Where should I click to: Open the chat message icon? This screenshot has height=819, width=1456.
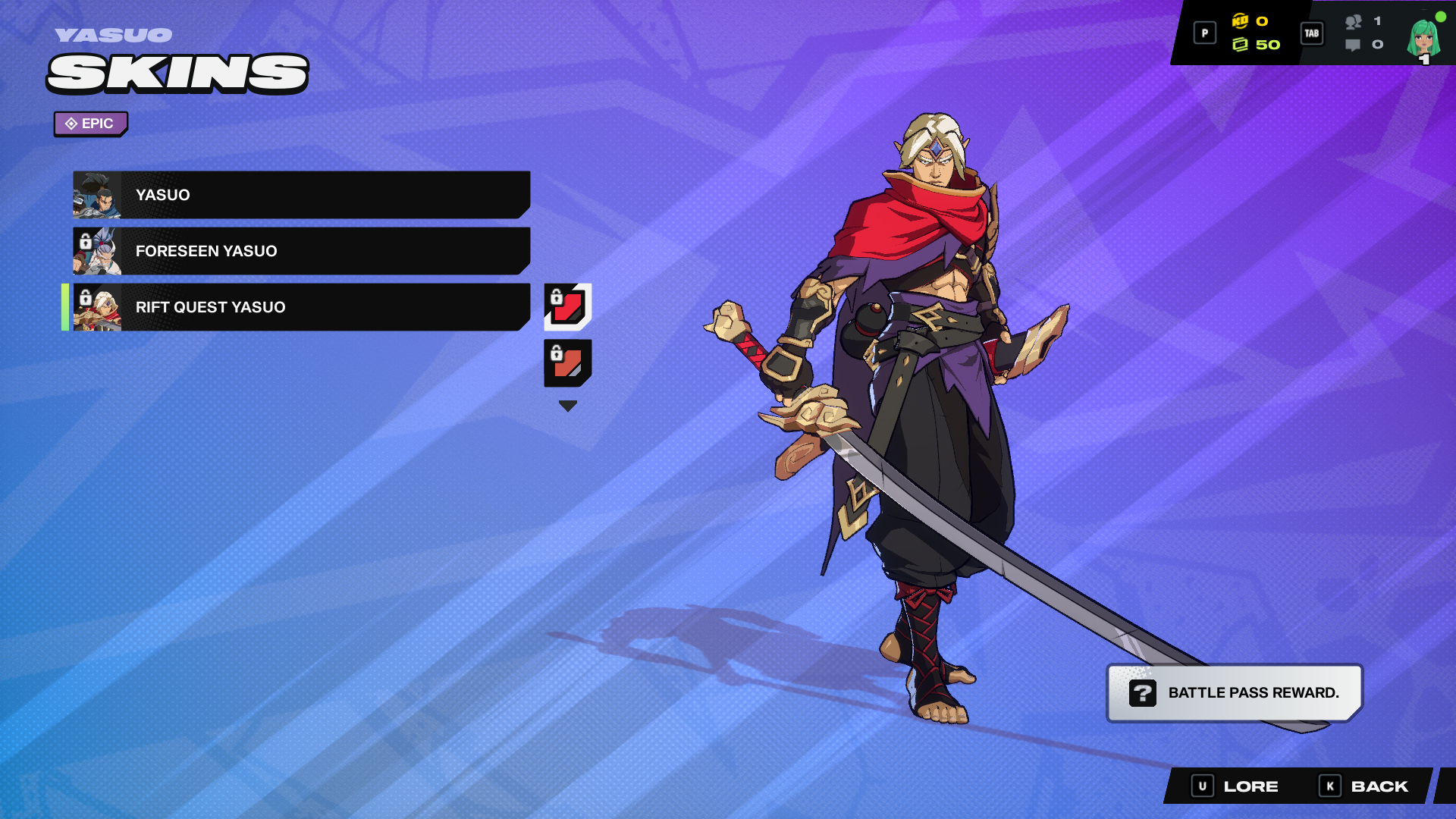point(1351,45)
